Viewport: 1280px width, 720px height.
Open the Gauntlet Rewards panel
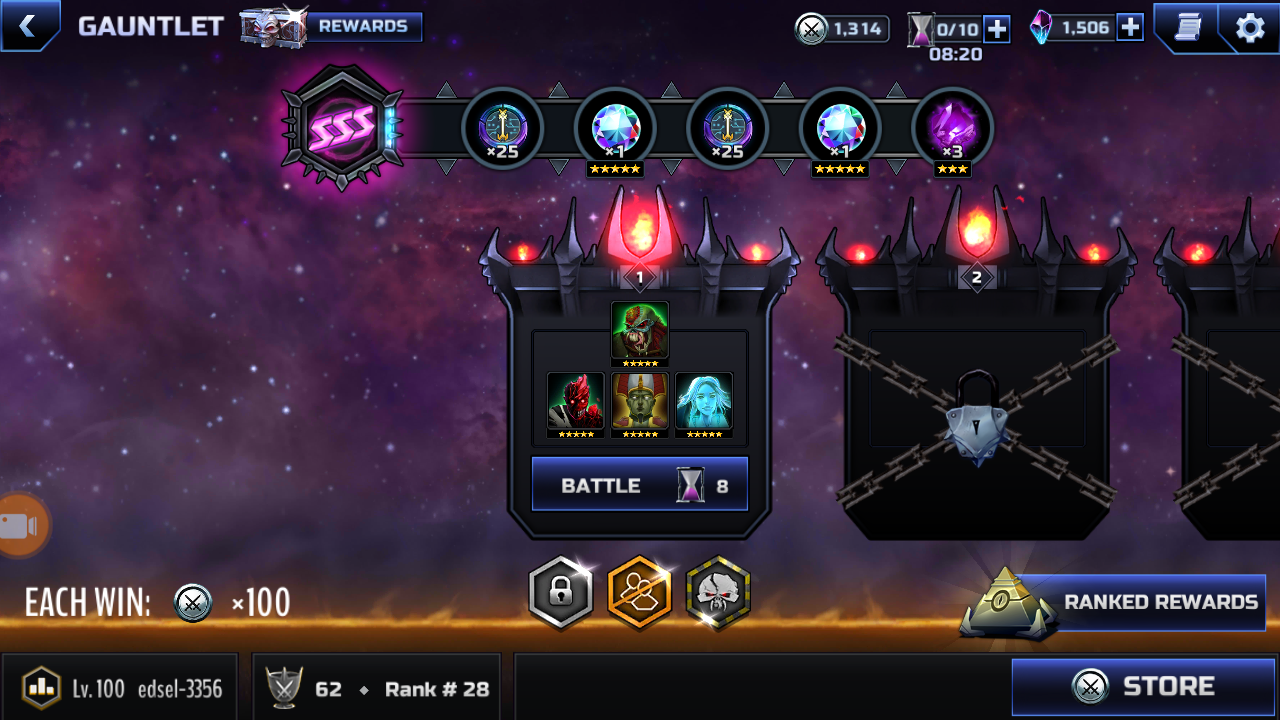[363, 27]
